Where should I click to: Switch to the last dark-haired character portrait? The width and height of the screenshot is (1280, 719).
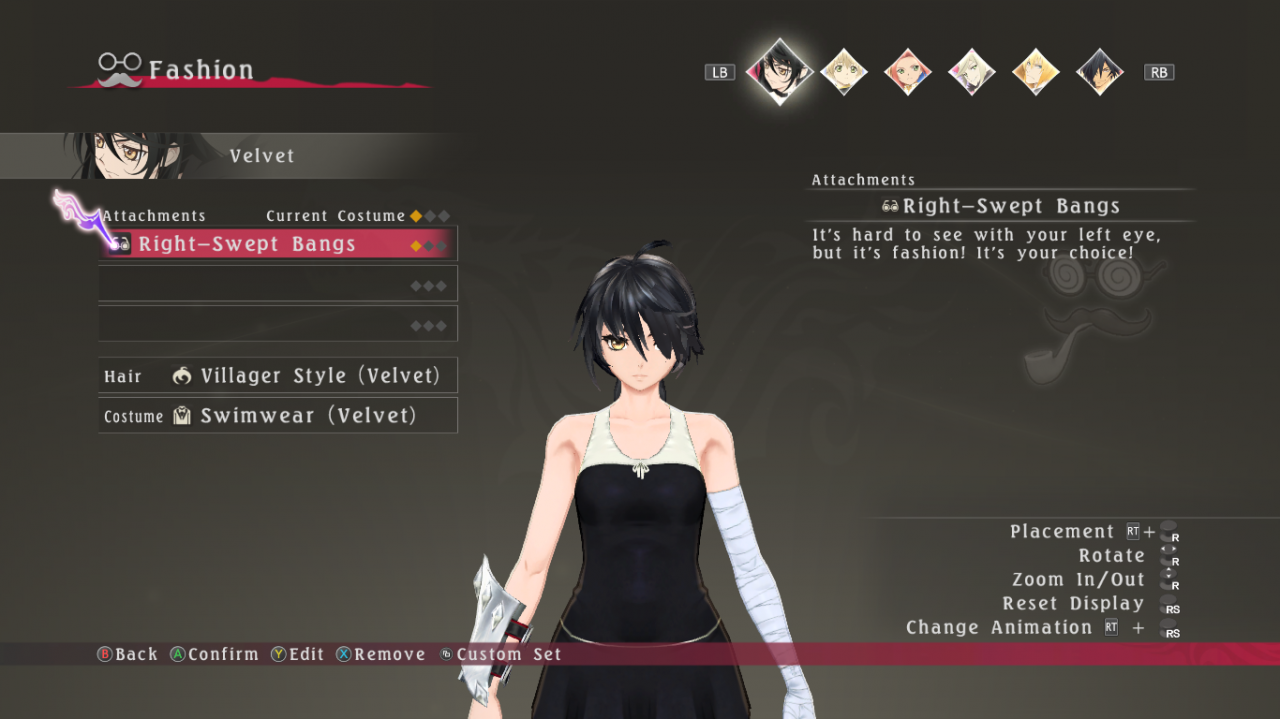point(1099,72)
